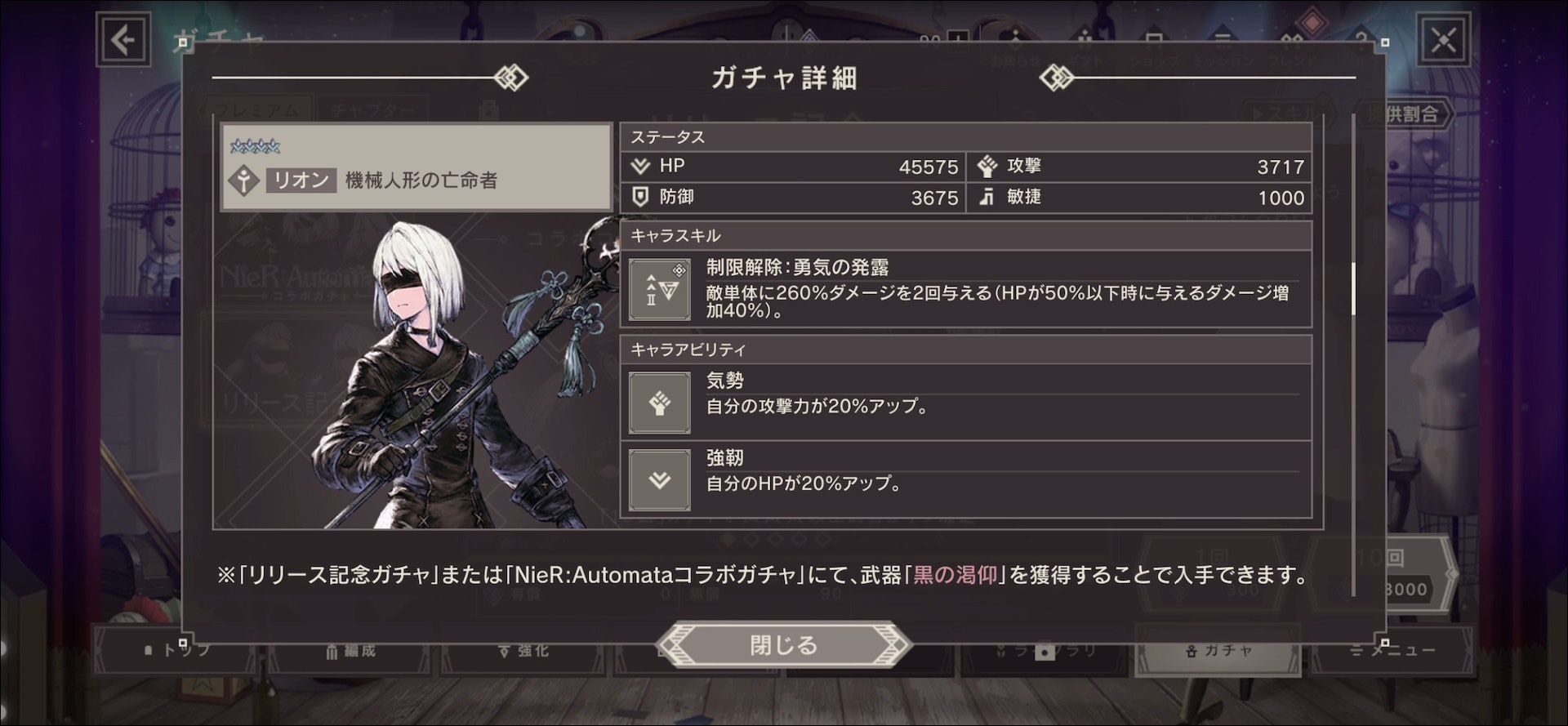This screenshot has height=726, width=1568.
Task: Tap the back arrow button
Action: pyautogui.click(x=123, y=39)
